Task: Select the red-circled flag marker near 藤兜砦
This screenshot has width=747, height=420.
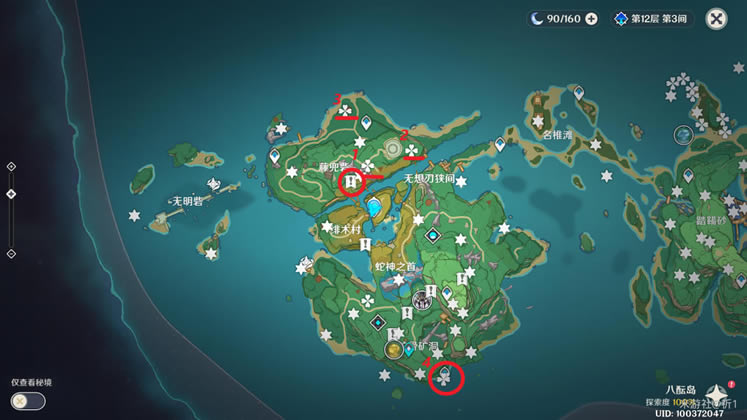Action: pyautogui.click(x=351, y=182)
